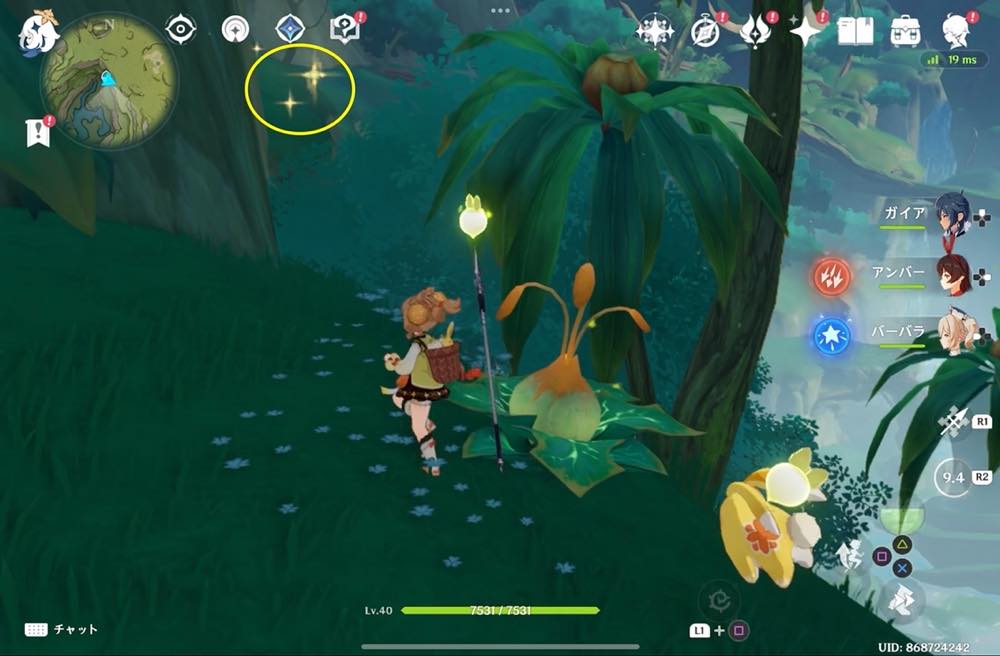Tap the elemental skill showing 9.4 cooldown
This screenshot has height=656, width=1000.
pos(951,478)
